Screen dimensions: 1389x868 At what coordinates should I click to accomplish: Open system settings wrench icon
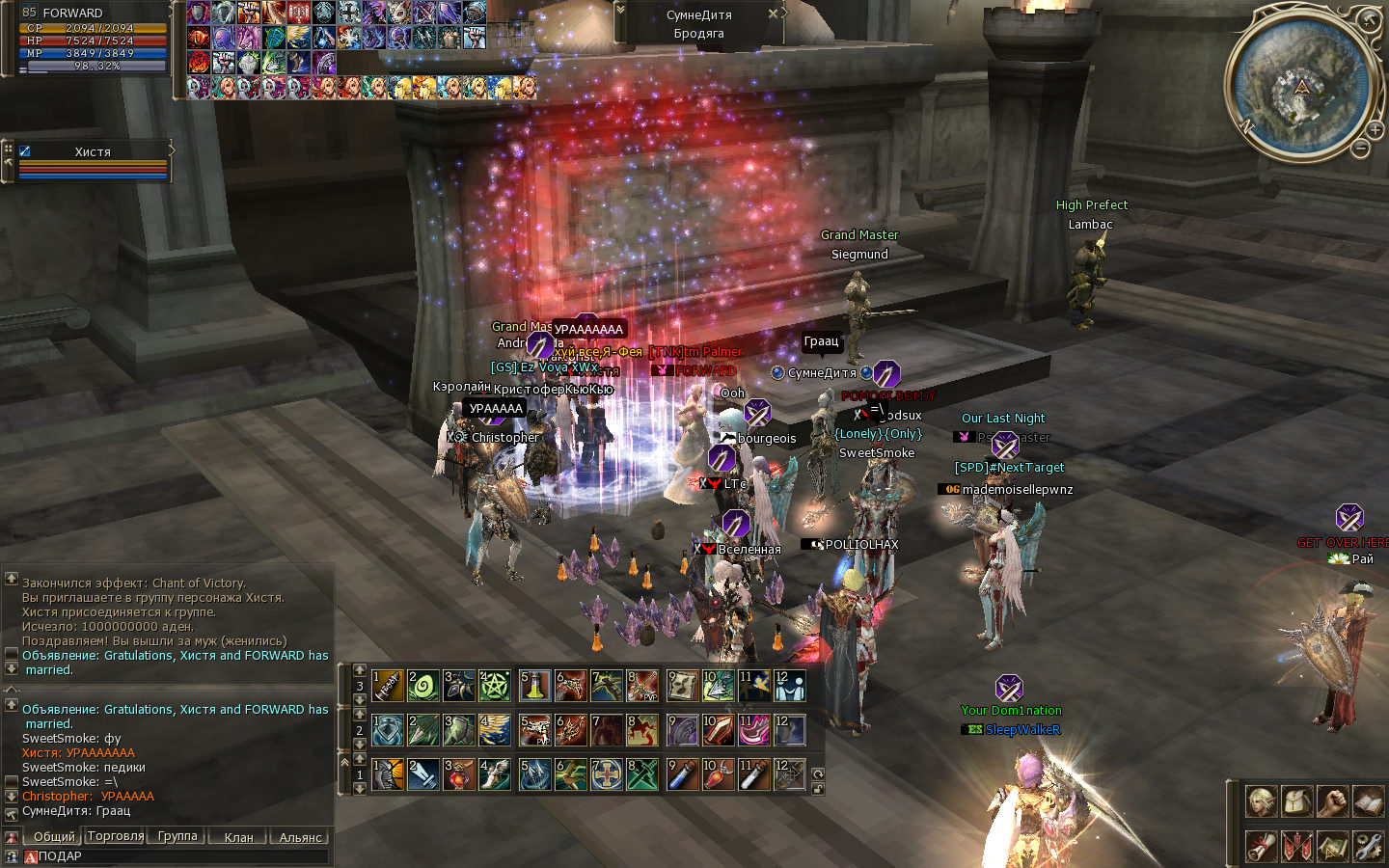tap(1368, 846)
